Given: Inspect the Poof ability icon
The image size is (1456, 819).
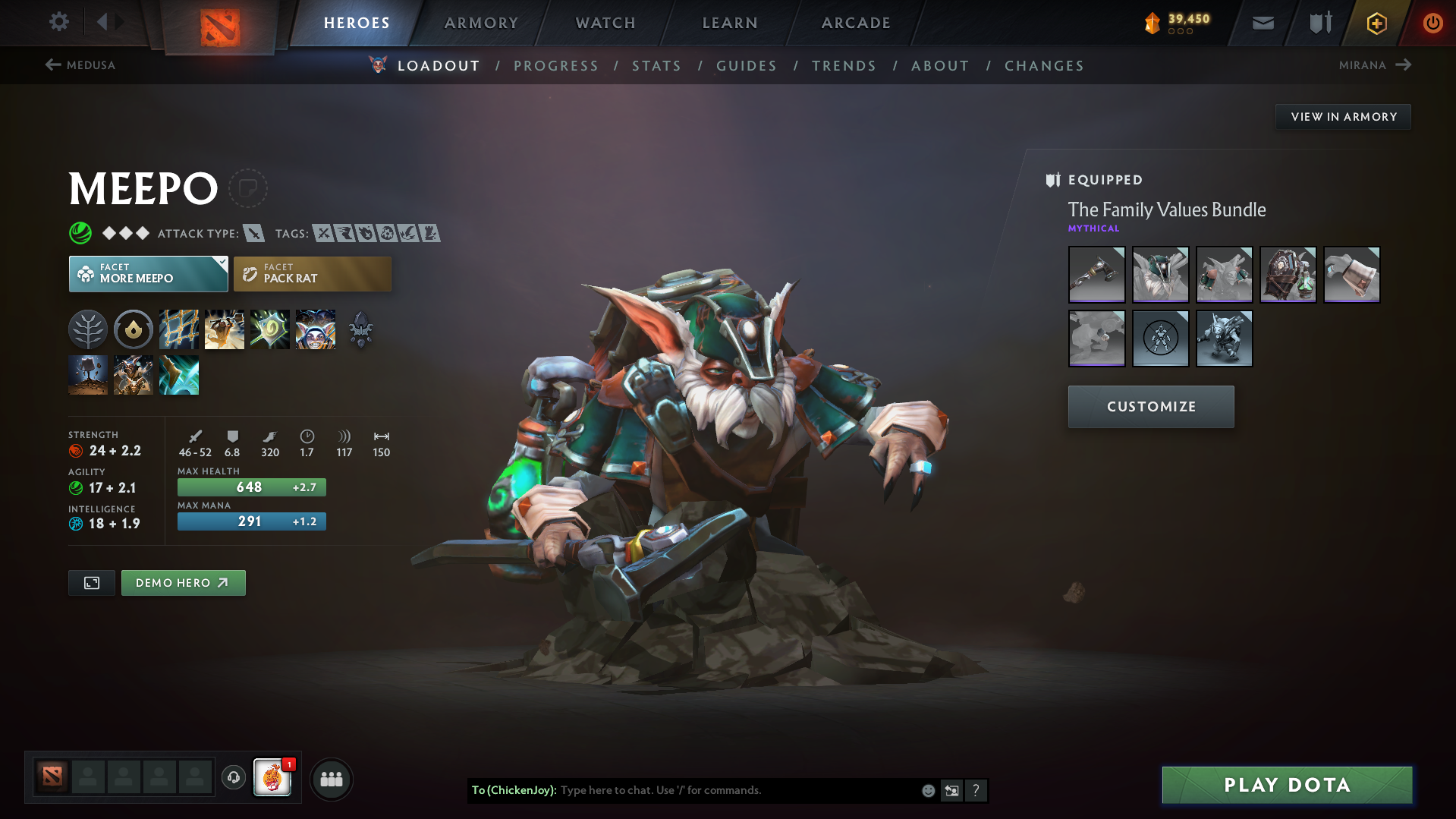Looking at the screenshot, I should click(x=225, y=329).
